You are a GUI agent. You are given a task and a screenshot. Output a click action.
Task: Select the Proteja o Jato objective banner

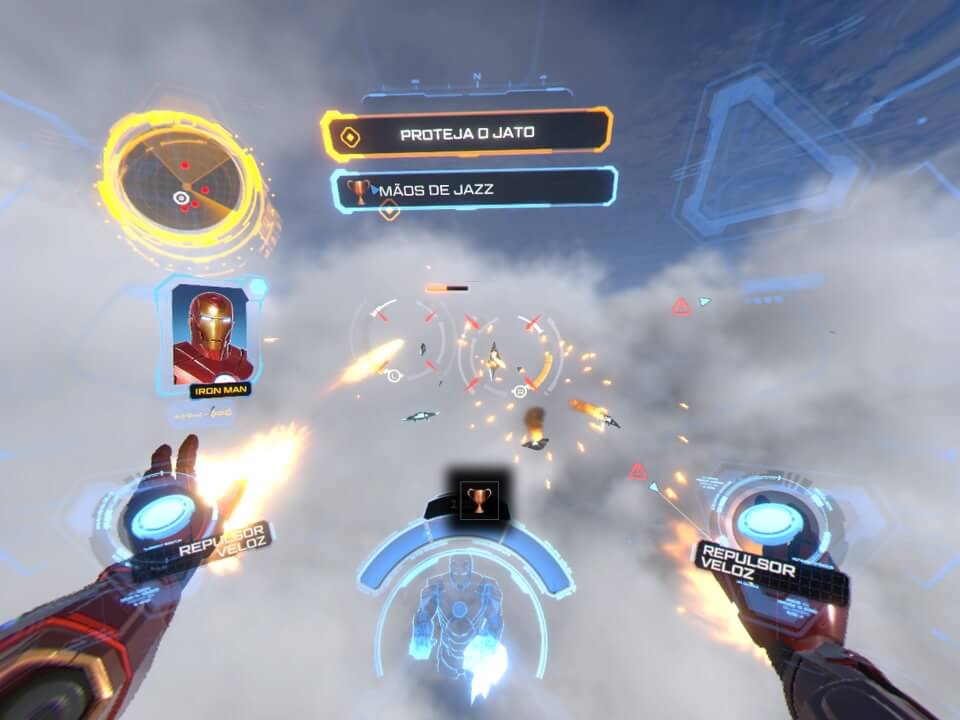point(466,133)
